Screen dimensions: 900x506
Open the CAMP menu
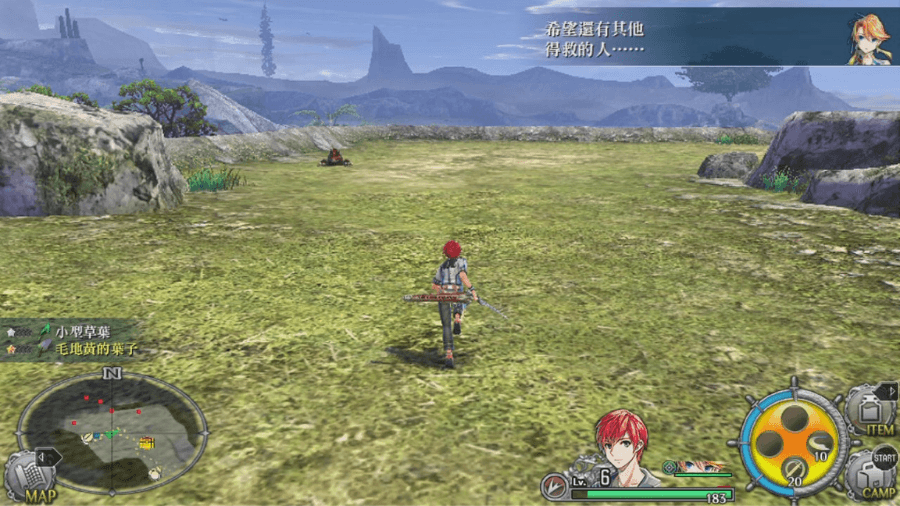870,473
